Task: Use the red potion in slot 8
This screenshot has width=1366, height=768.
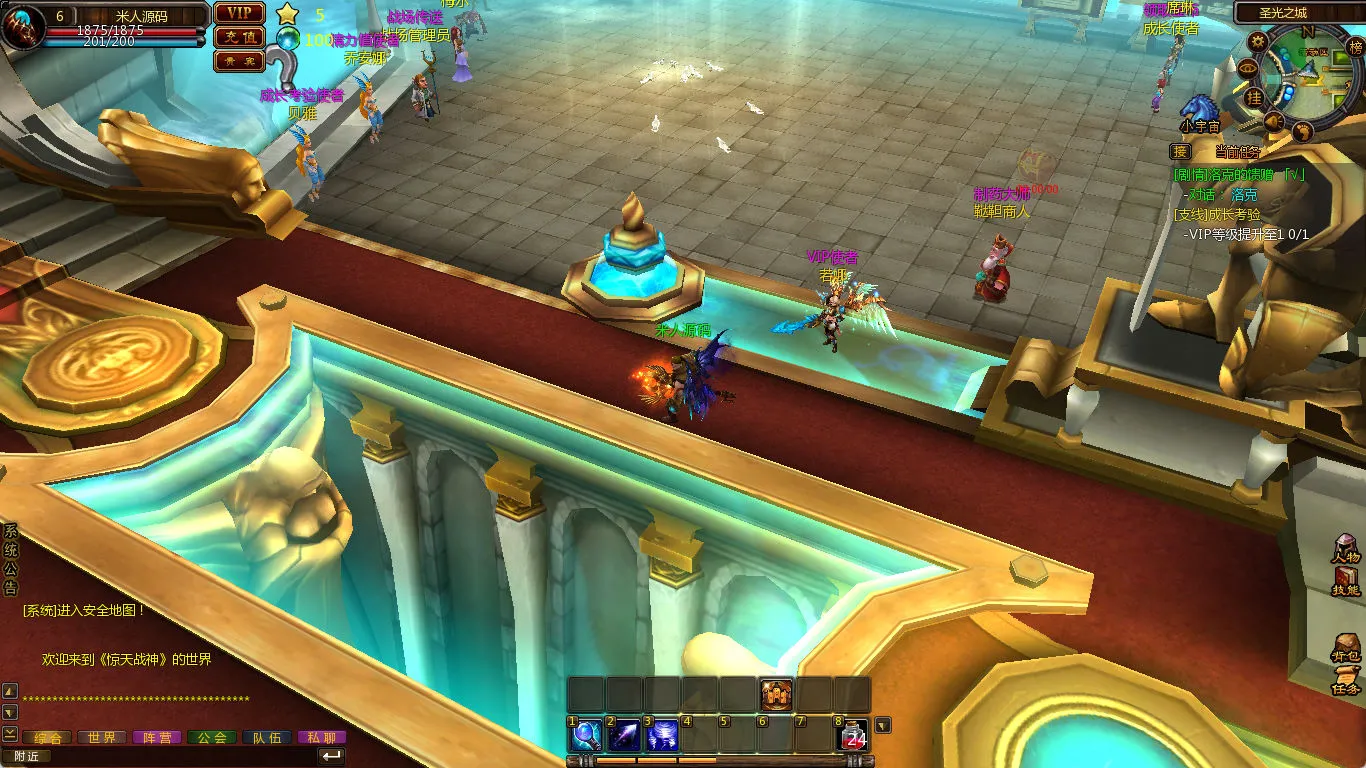Action: click(852, 736)
